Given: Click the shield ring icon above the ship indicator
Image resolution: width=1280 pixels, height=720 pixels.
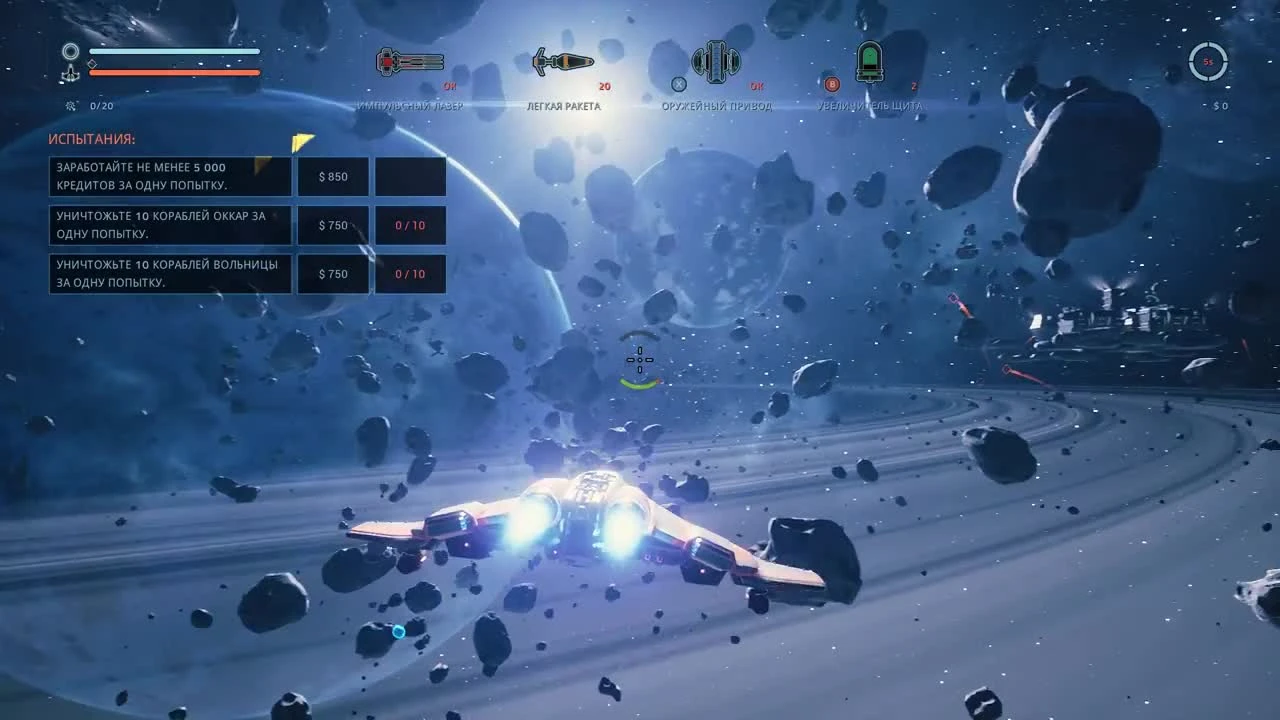Looking at the screenshot, I should coord(70,51).
